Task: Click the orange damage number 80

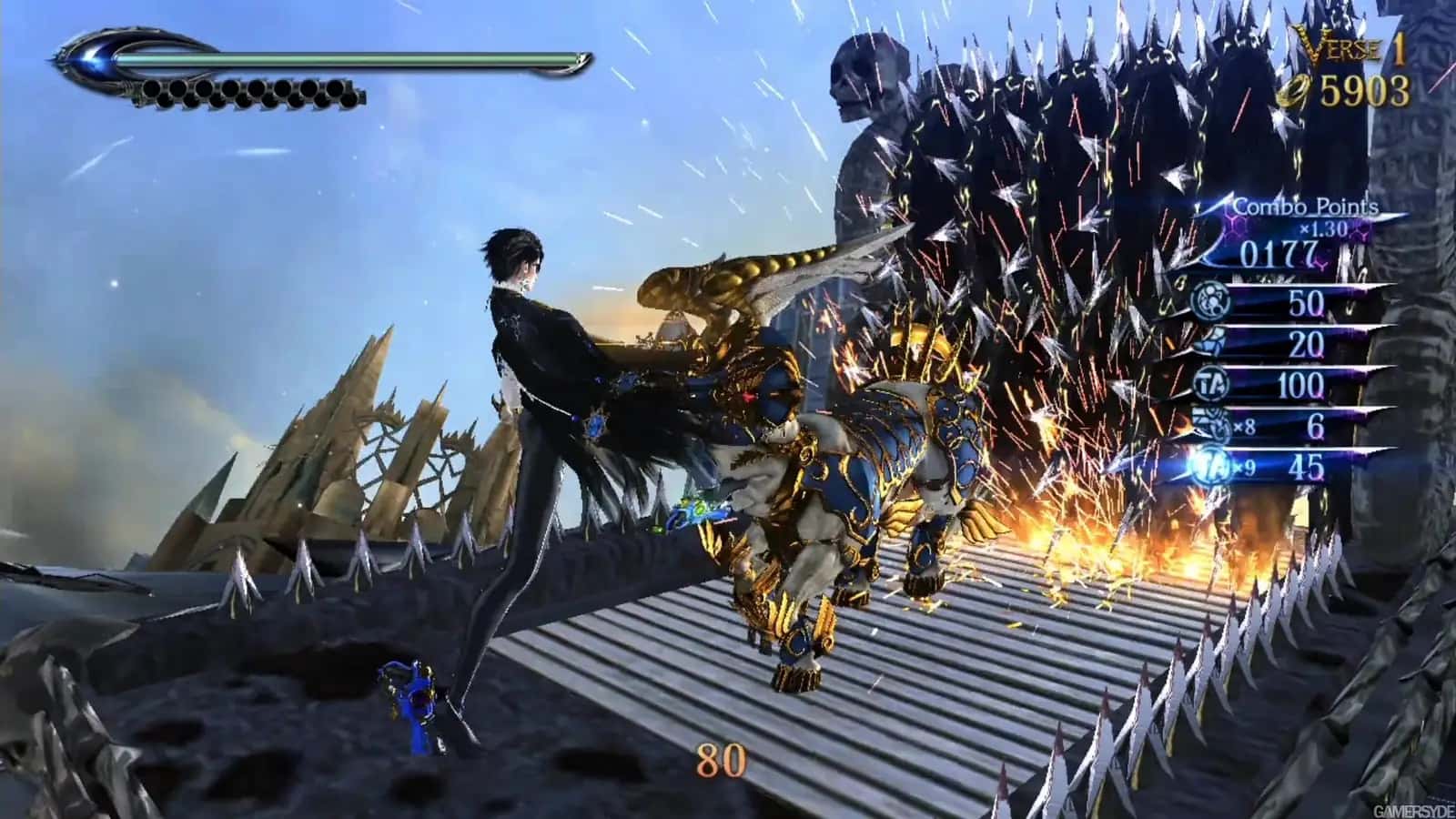Action: coord(718,758)
